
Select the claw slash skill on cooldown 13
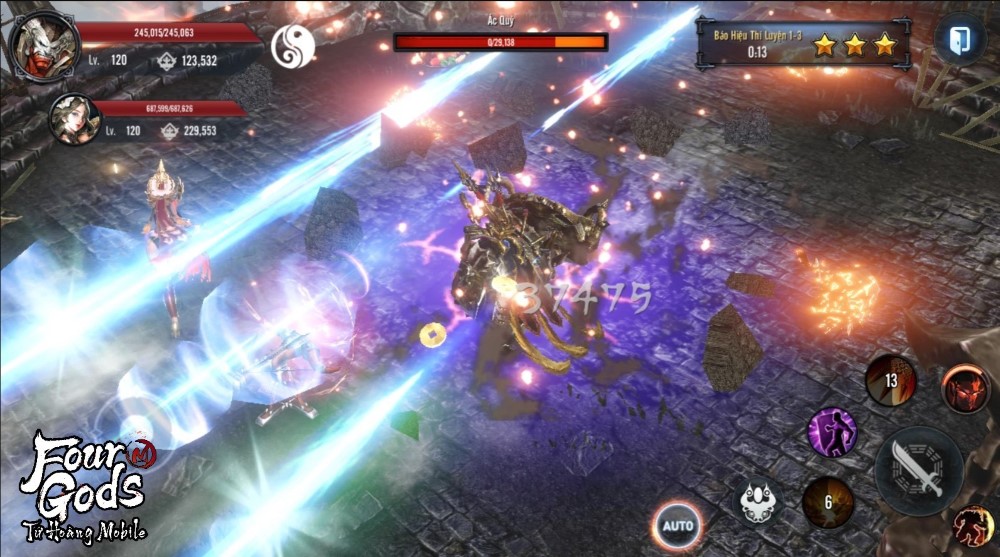890,380
